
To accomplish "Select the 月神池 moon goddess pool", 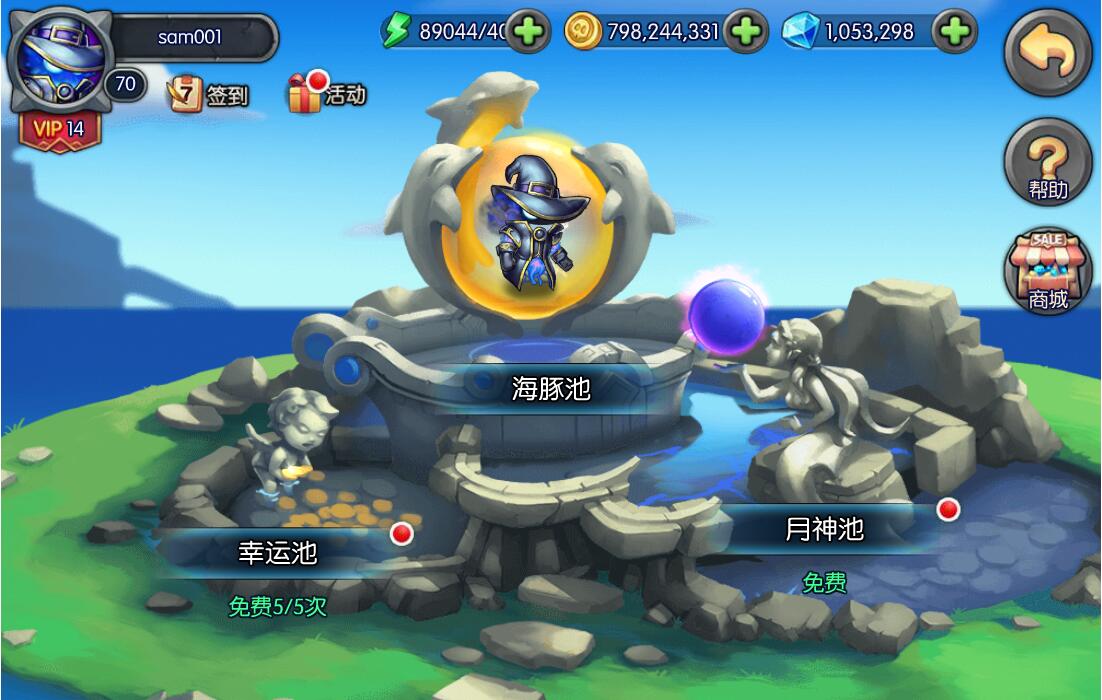I will click(824, 529).
